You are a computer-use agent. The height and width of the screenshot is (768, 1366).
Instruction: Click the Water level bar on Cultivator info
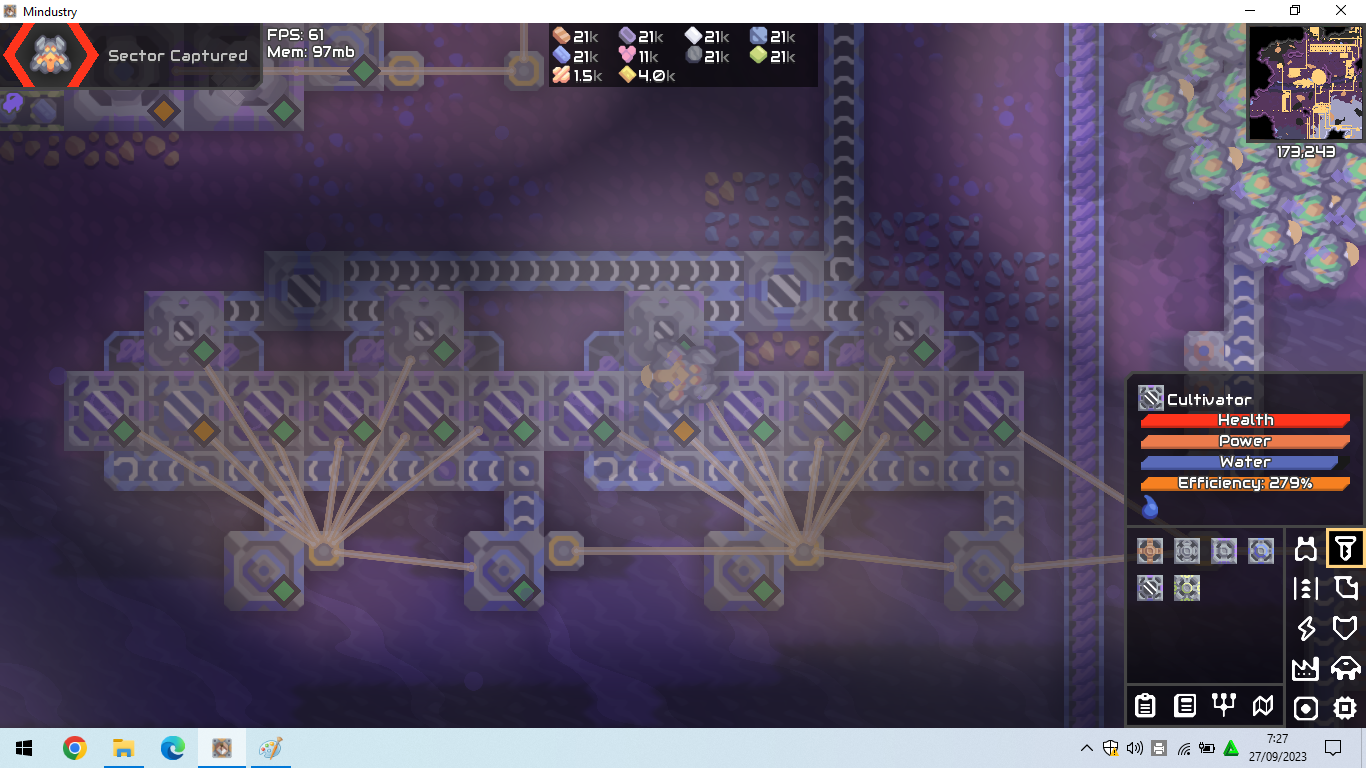click(x=1246, y=461)
